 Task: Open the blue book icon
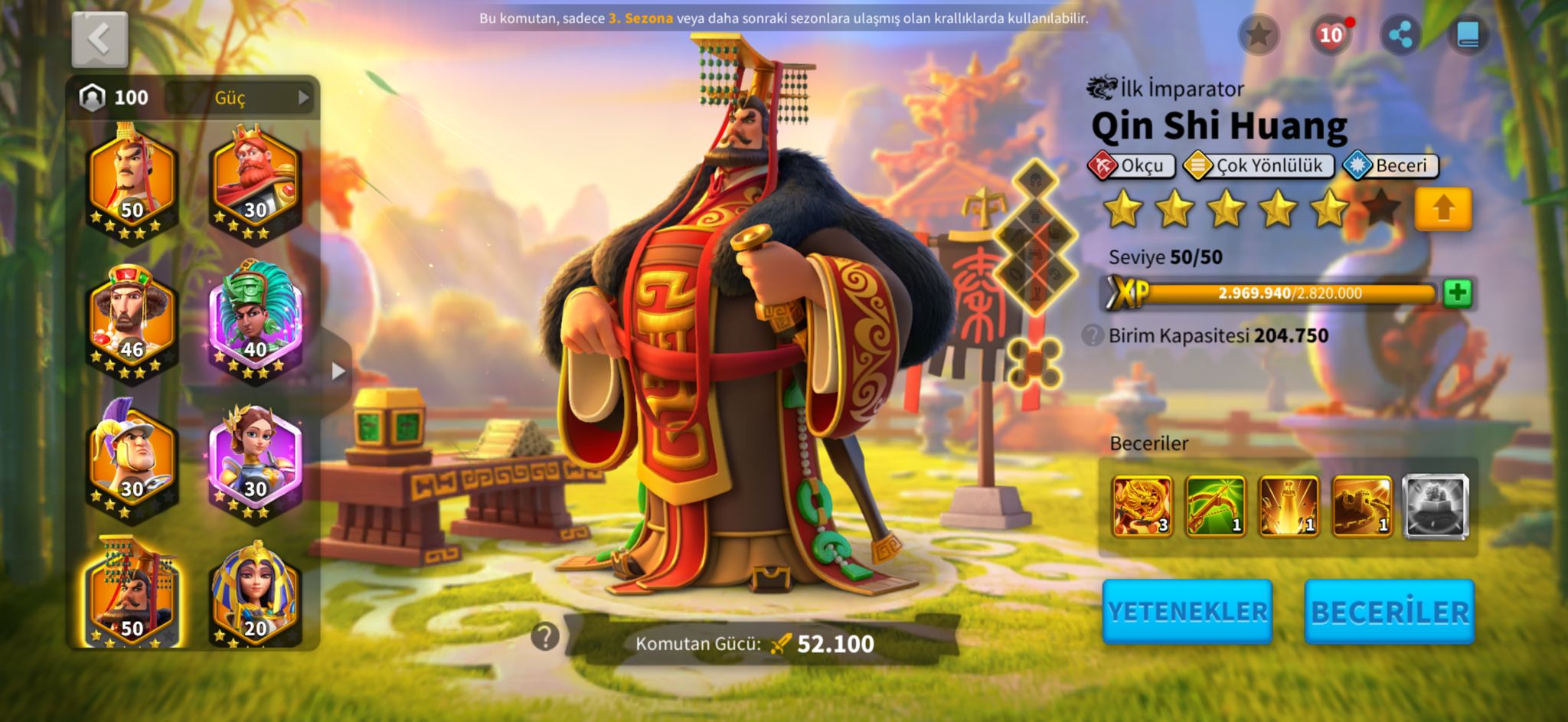point(1468,34)
